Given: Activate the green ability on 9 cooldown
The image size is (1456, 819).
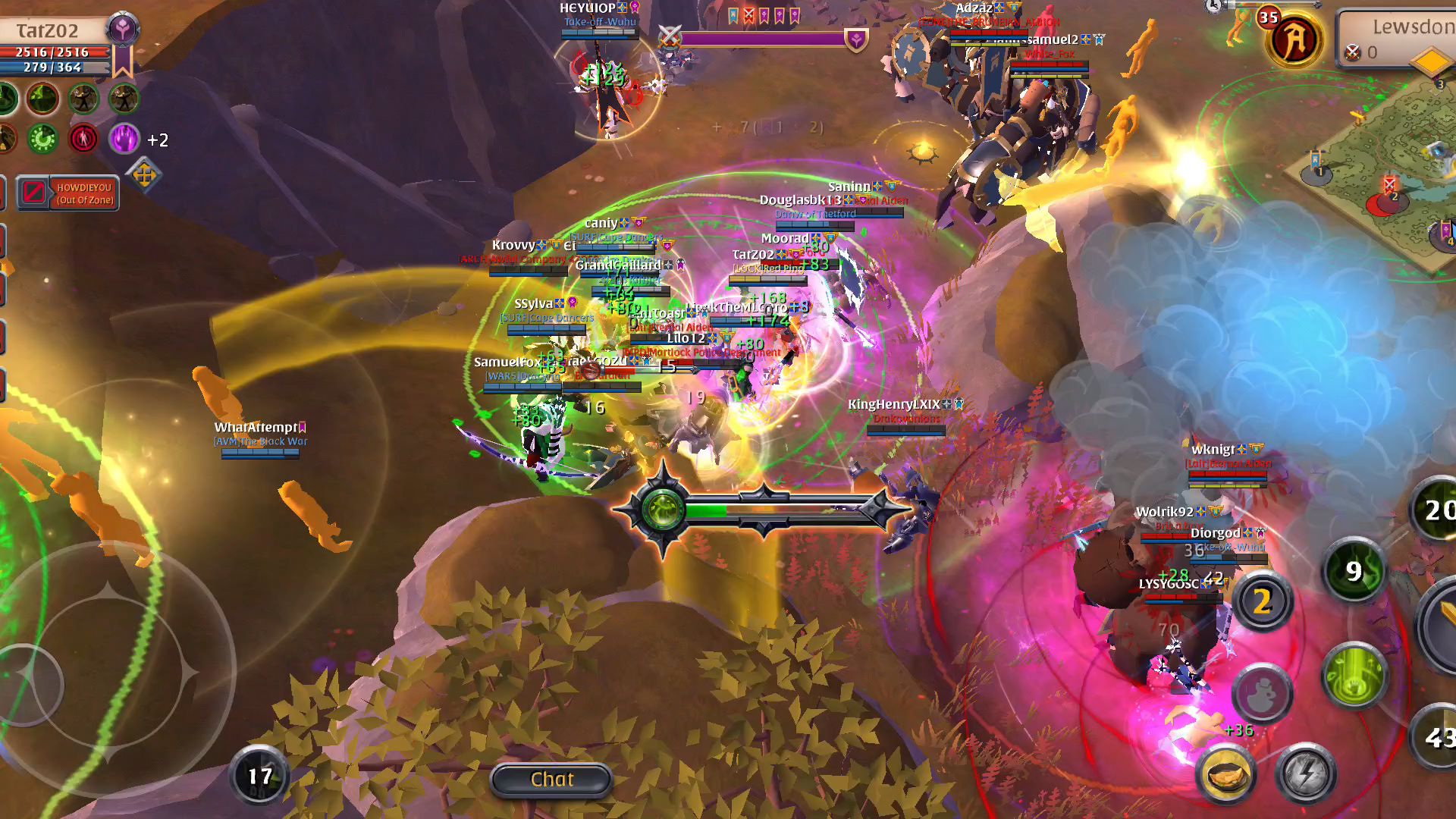Looking at the screenshot, I should (1354, 571).
